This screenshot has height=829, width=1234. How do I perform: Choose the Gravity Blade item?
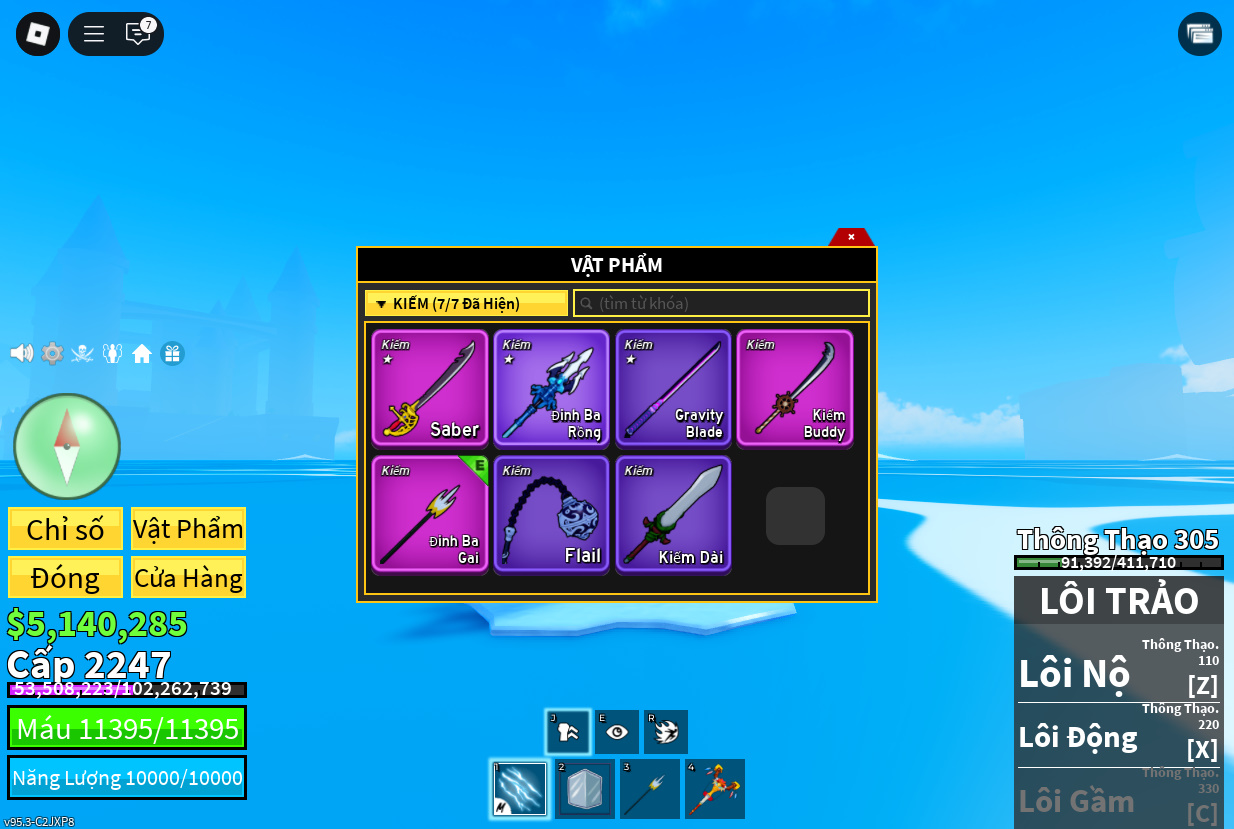click(x=673, y=388)
